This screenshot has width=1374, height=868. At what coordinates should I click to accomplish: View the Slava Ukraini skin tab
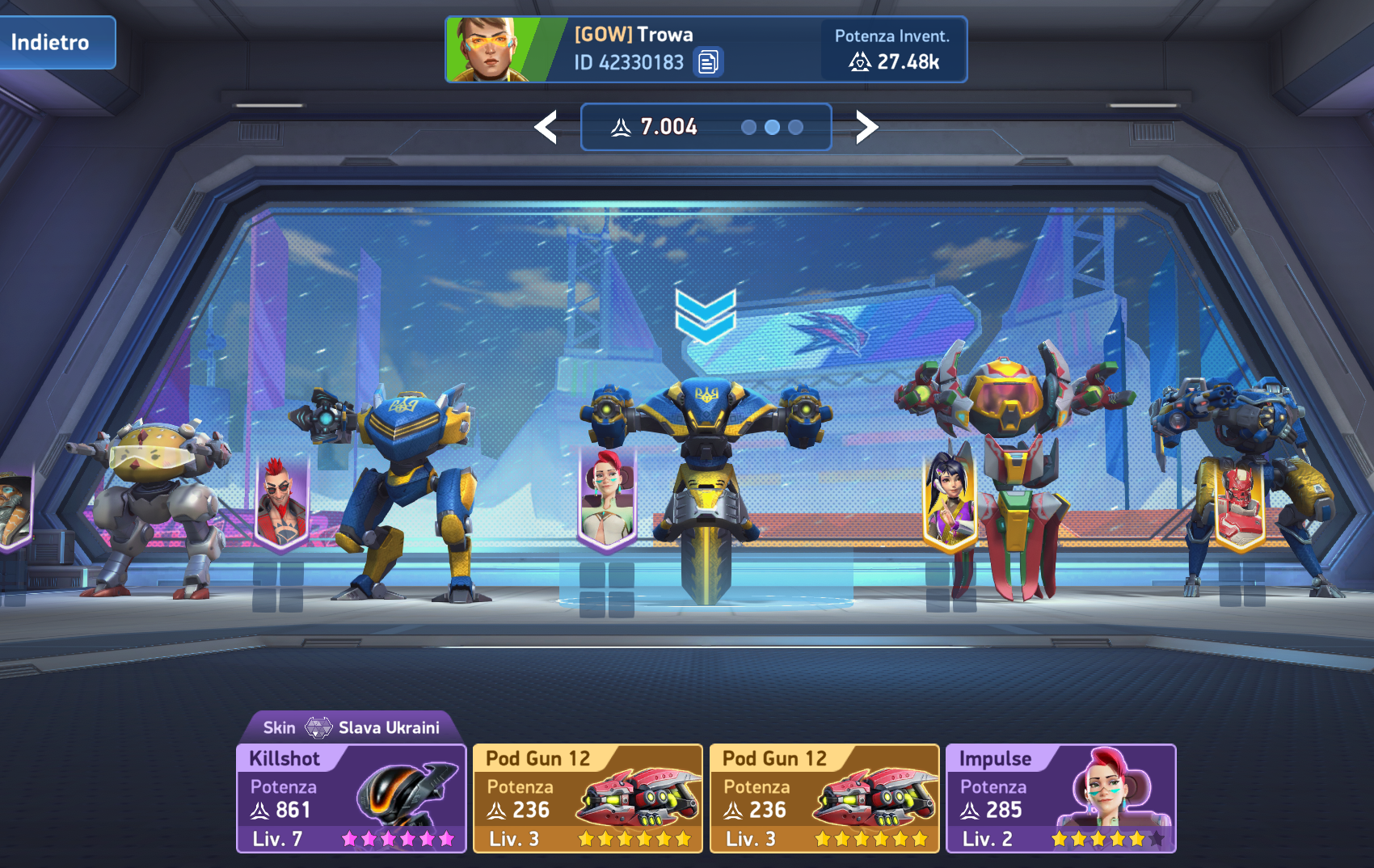351,727
